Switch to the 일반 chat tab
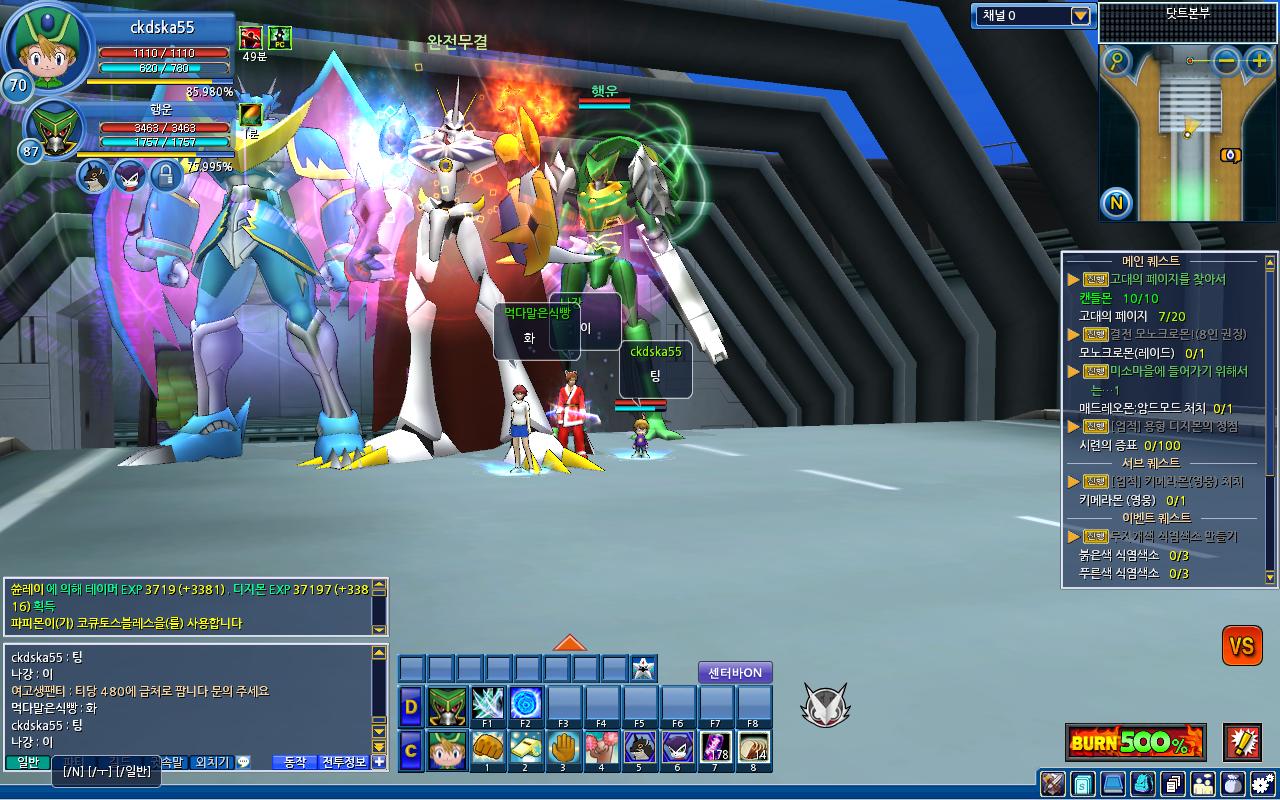Image resolution: width=1280 pixels, height=800 pixels. tap(28, 762)
